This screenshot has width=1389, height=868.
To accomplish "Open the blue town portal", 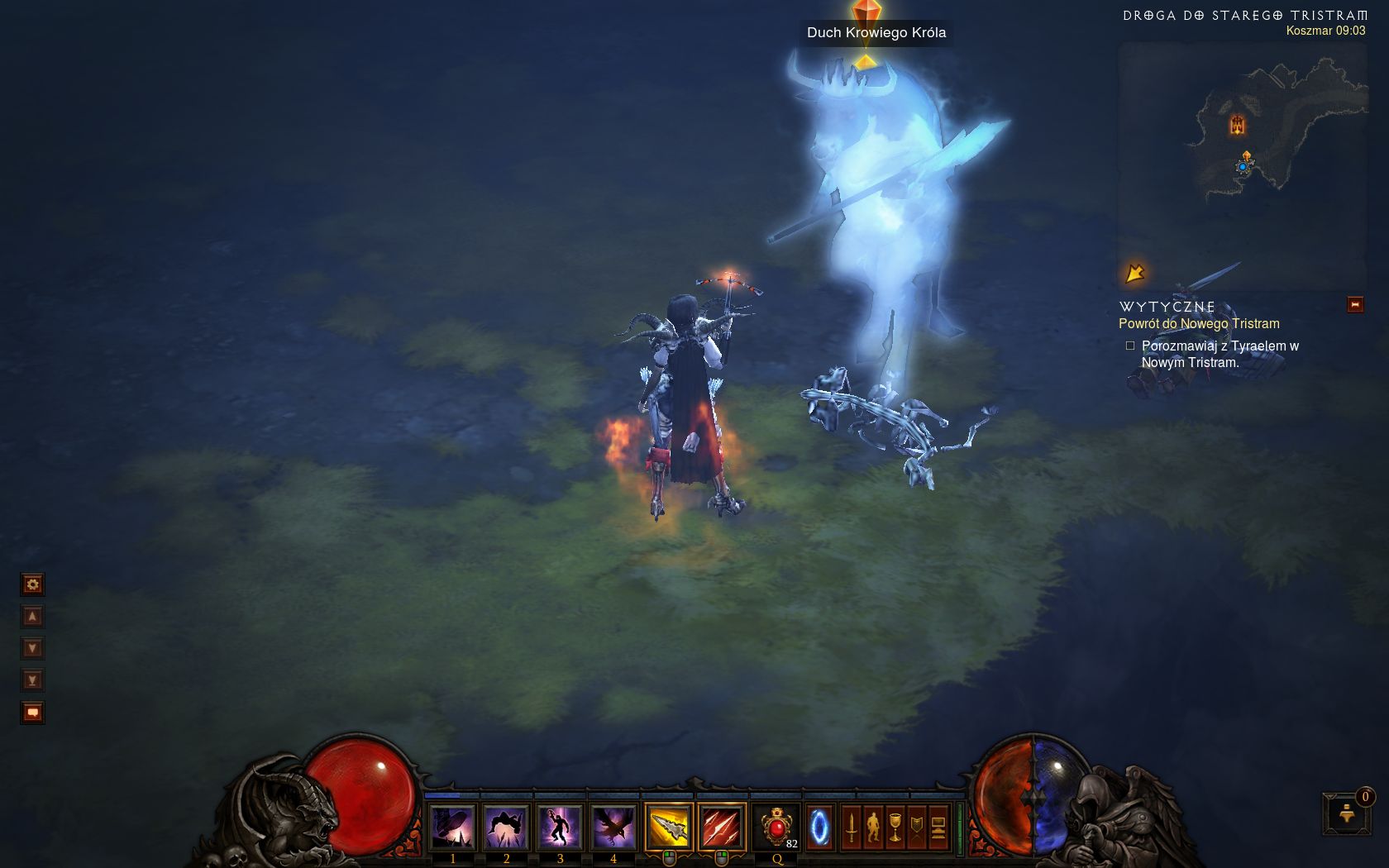I will click(x=819, y=827).
